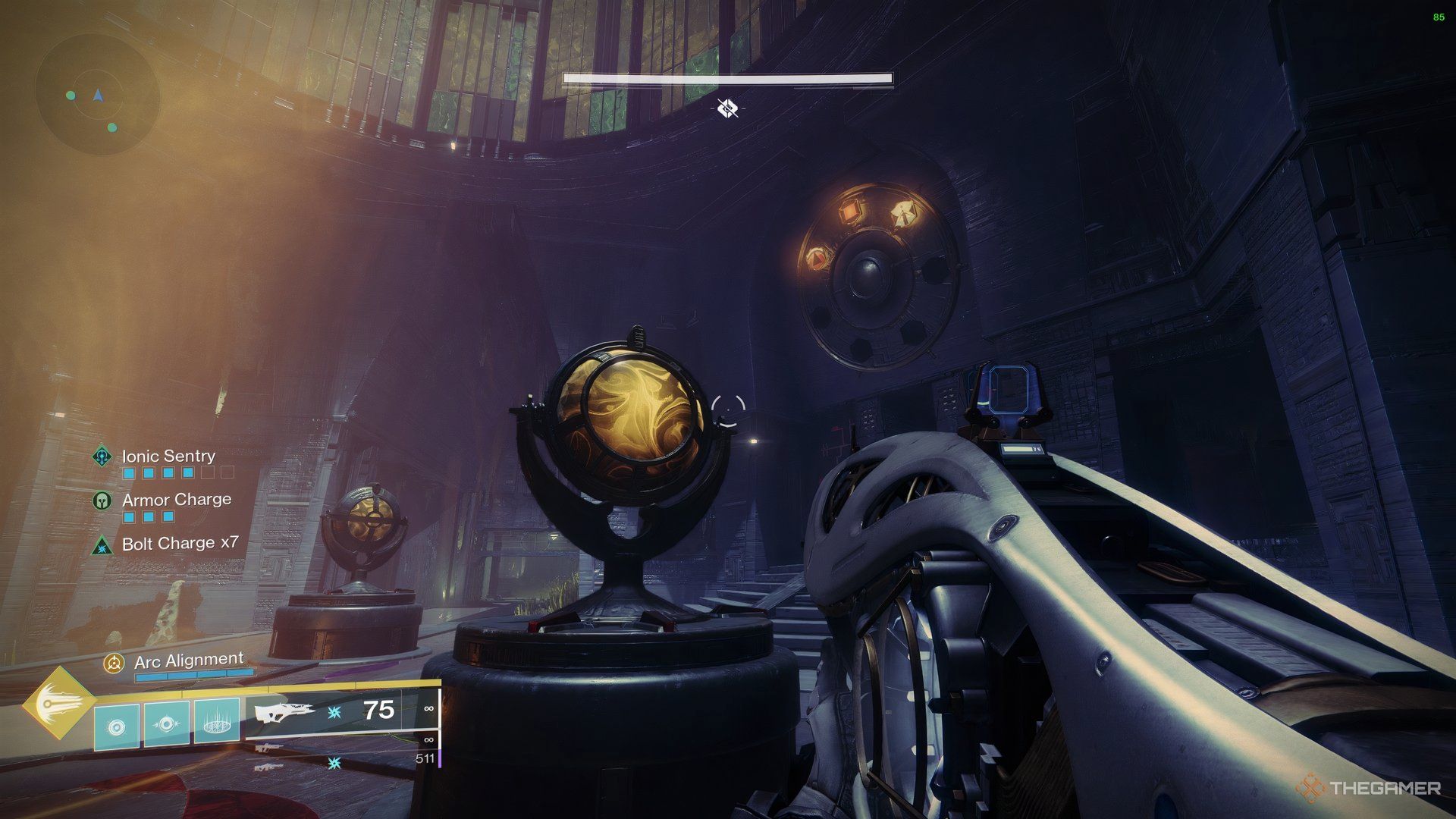
Task: Open the circular radar in the corner
Action: (x=98, y=96)
